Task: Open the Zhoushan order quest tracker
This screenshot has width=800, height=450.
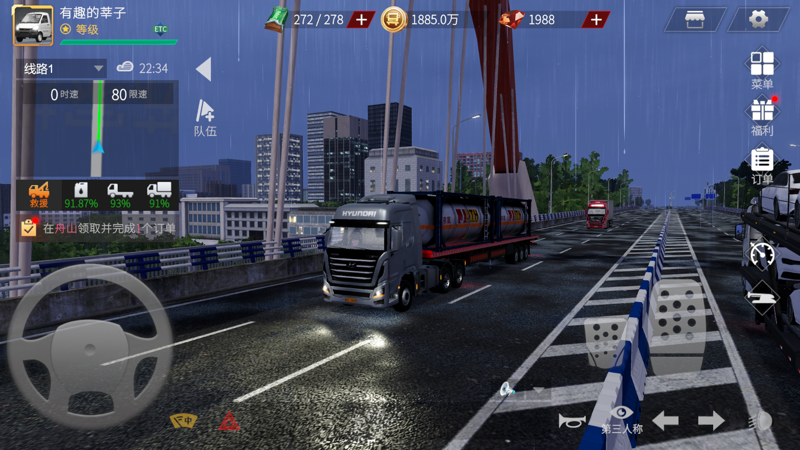Action: pos(98,228)
